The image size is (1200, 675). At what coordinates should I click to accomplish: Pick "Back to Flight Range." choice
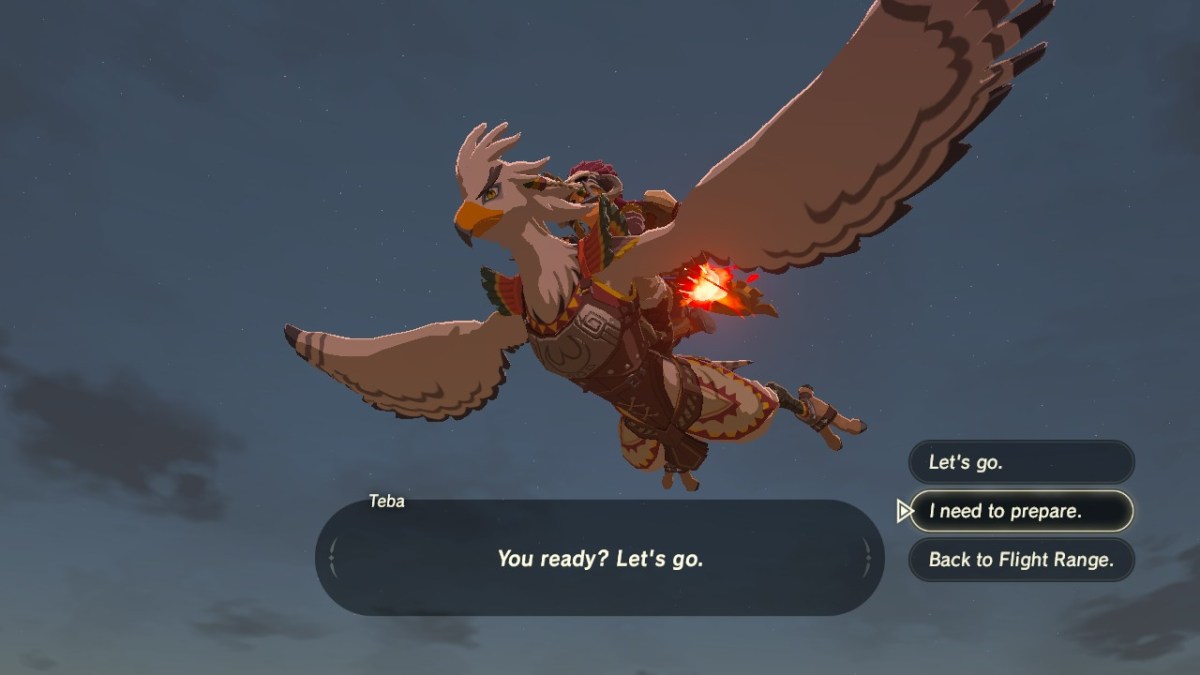(x=1021, y=560)
